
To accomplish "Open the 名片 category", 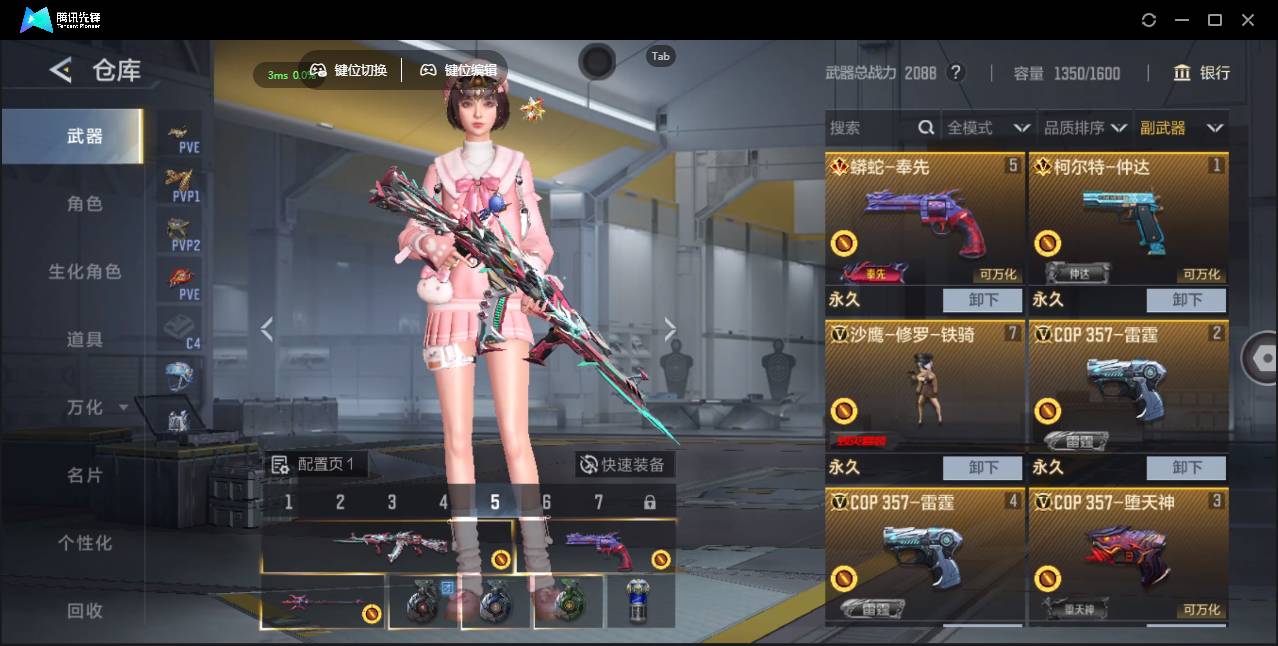I will [x=85, y=475].
